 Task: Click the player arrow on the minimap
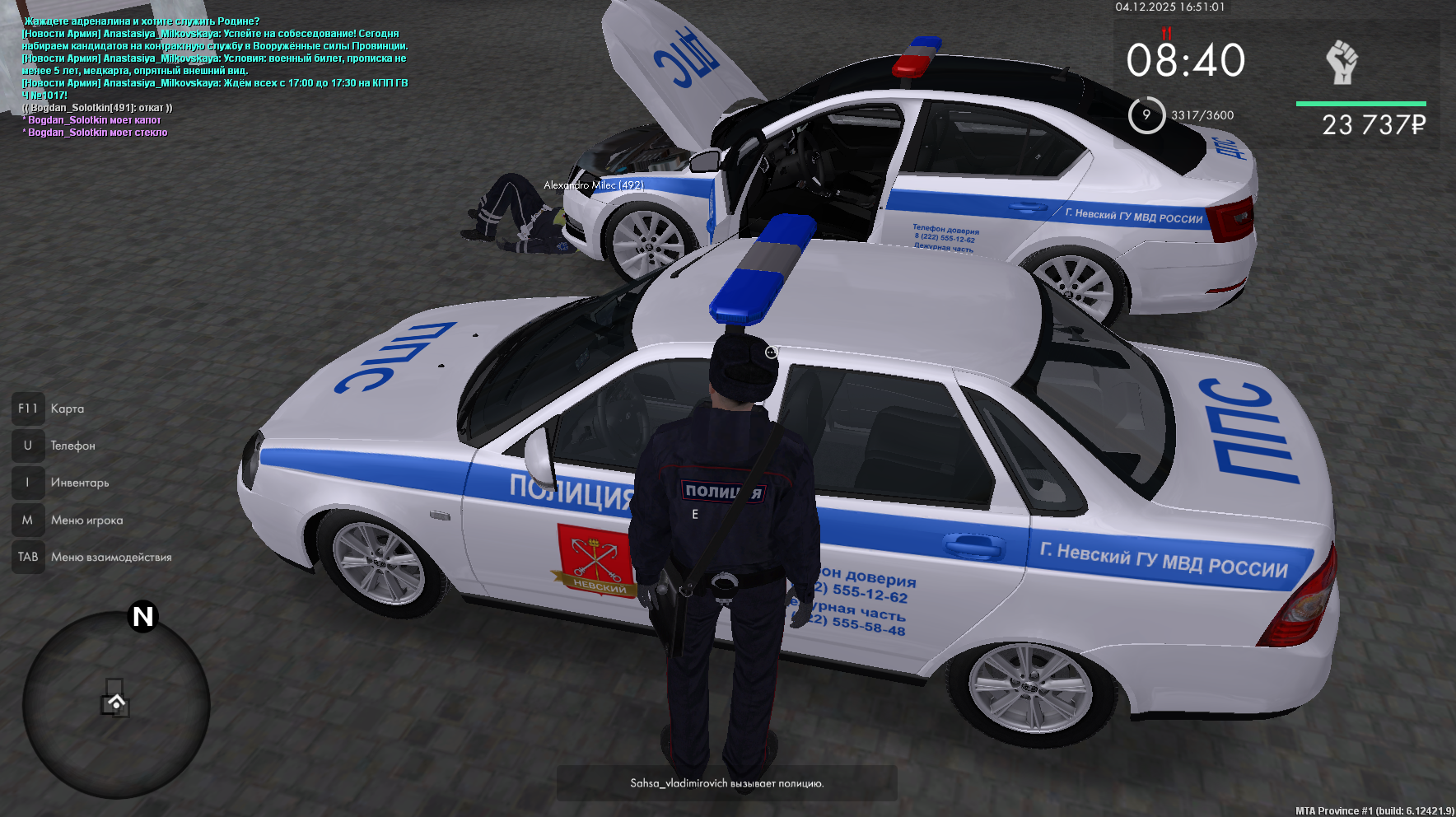[x=116, y=703]
